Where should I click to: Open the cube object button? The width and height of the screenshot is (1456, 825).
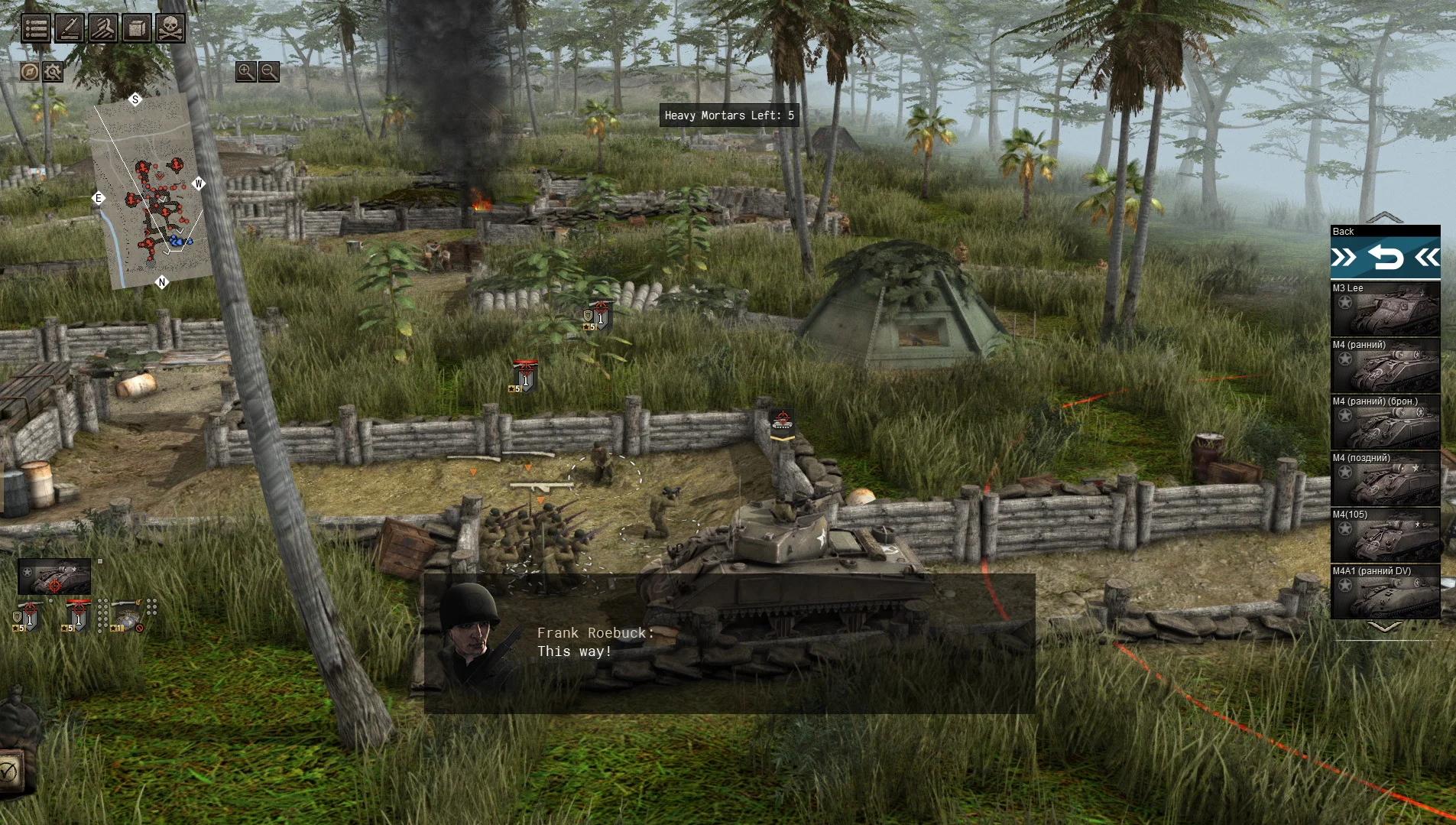(x=137, y=28)
